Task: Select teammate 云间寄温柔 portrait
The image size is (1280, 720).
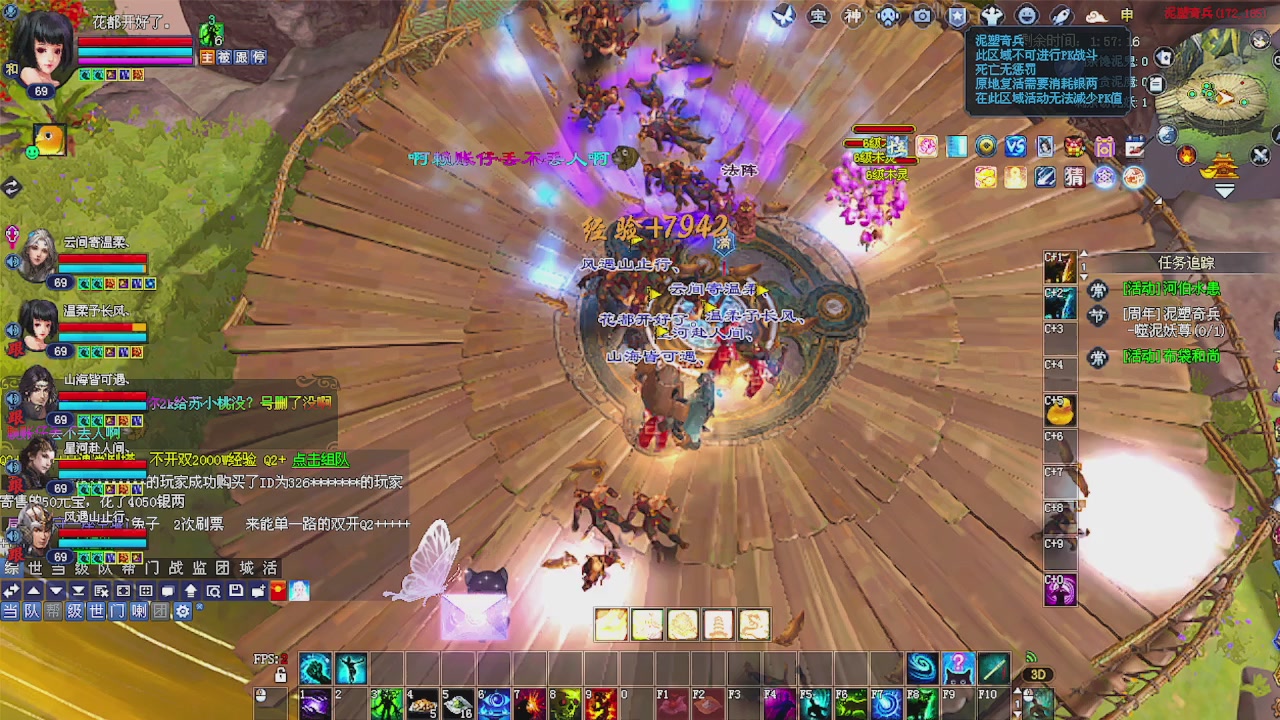Action: [38, 256]
